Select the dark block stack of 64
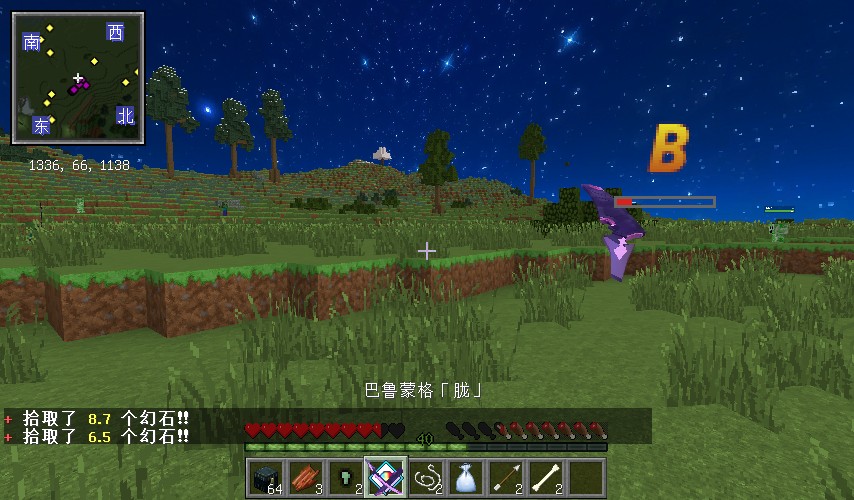854x500 pixels. coord(266,478)
